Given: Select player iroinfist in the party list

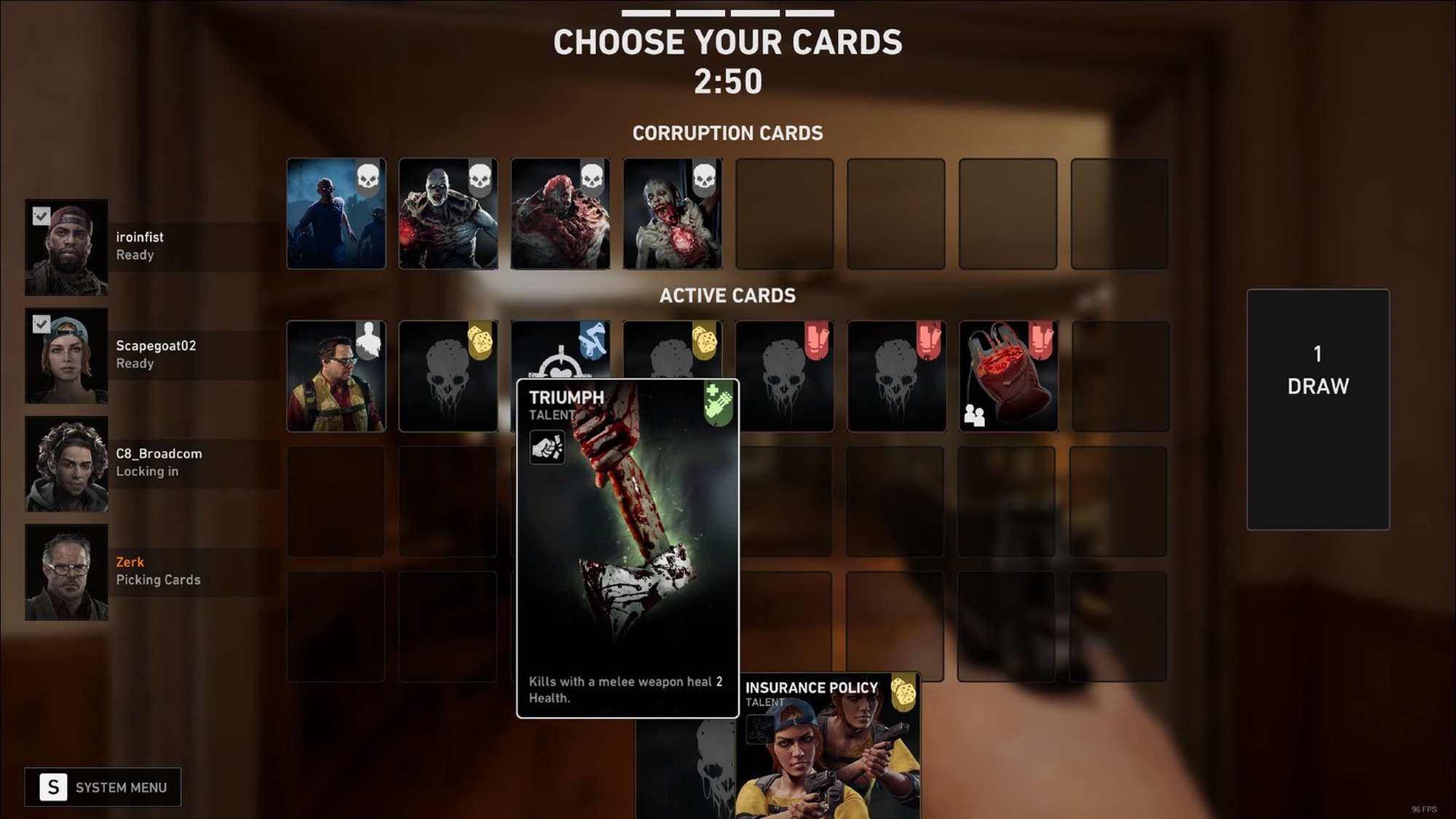Looking at the screenshot, I should (153, 247).
